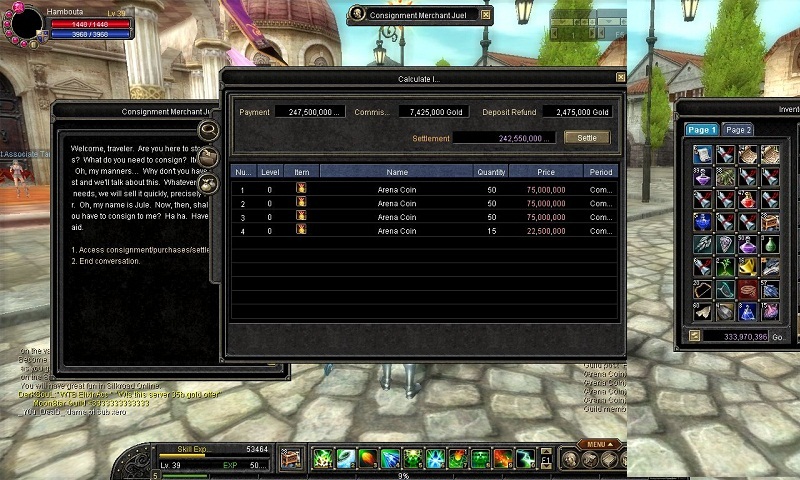800x480 pixels.
Task: Select the bow item in inventory
Action: tap(703, 290)
